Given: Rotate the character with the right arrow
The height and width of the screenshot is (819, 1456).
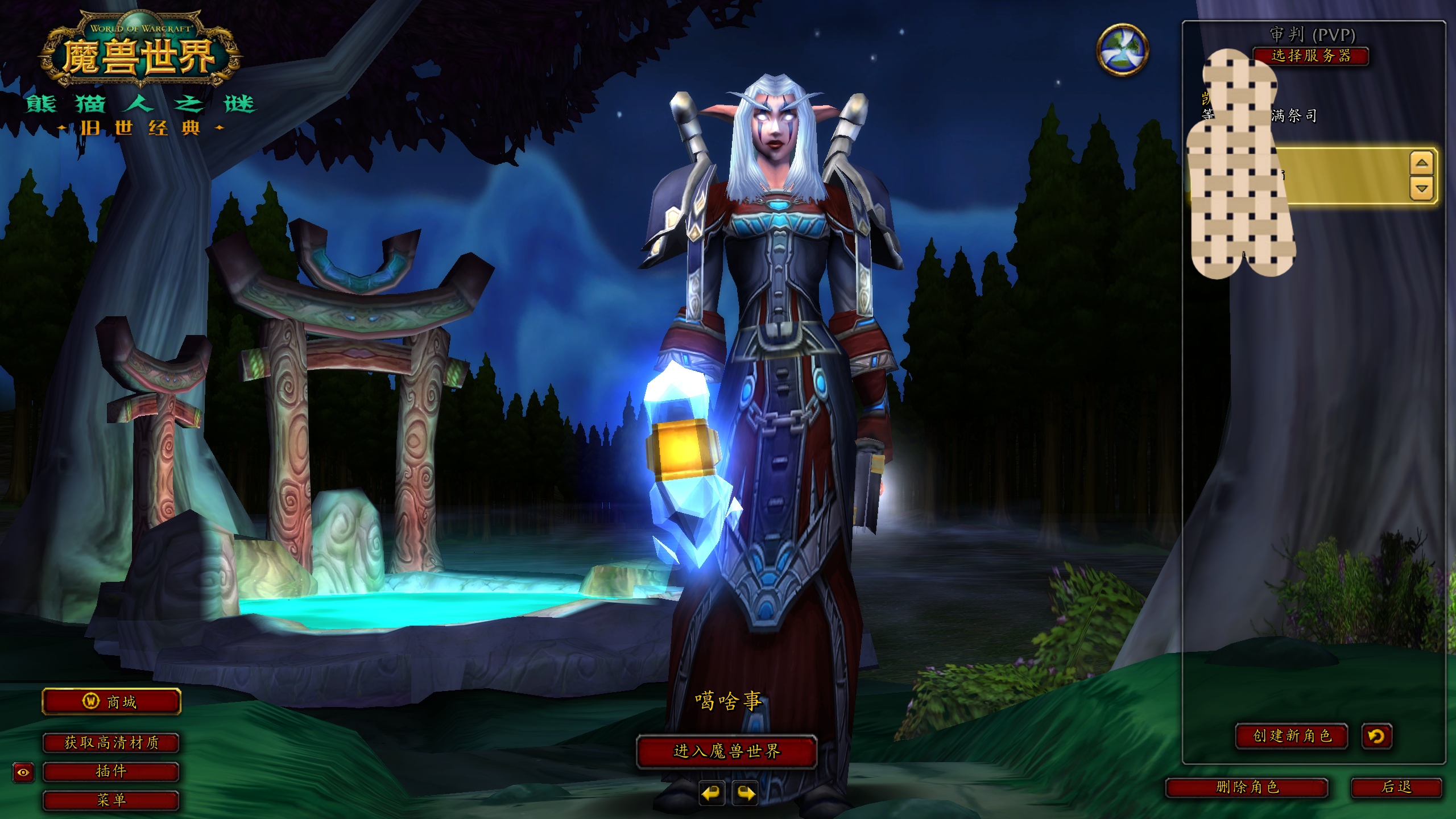Looking at the screenshot, I should [746, 793].
